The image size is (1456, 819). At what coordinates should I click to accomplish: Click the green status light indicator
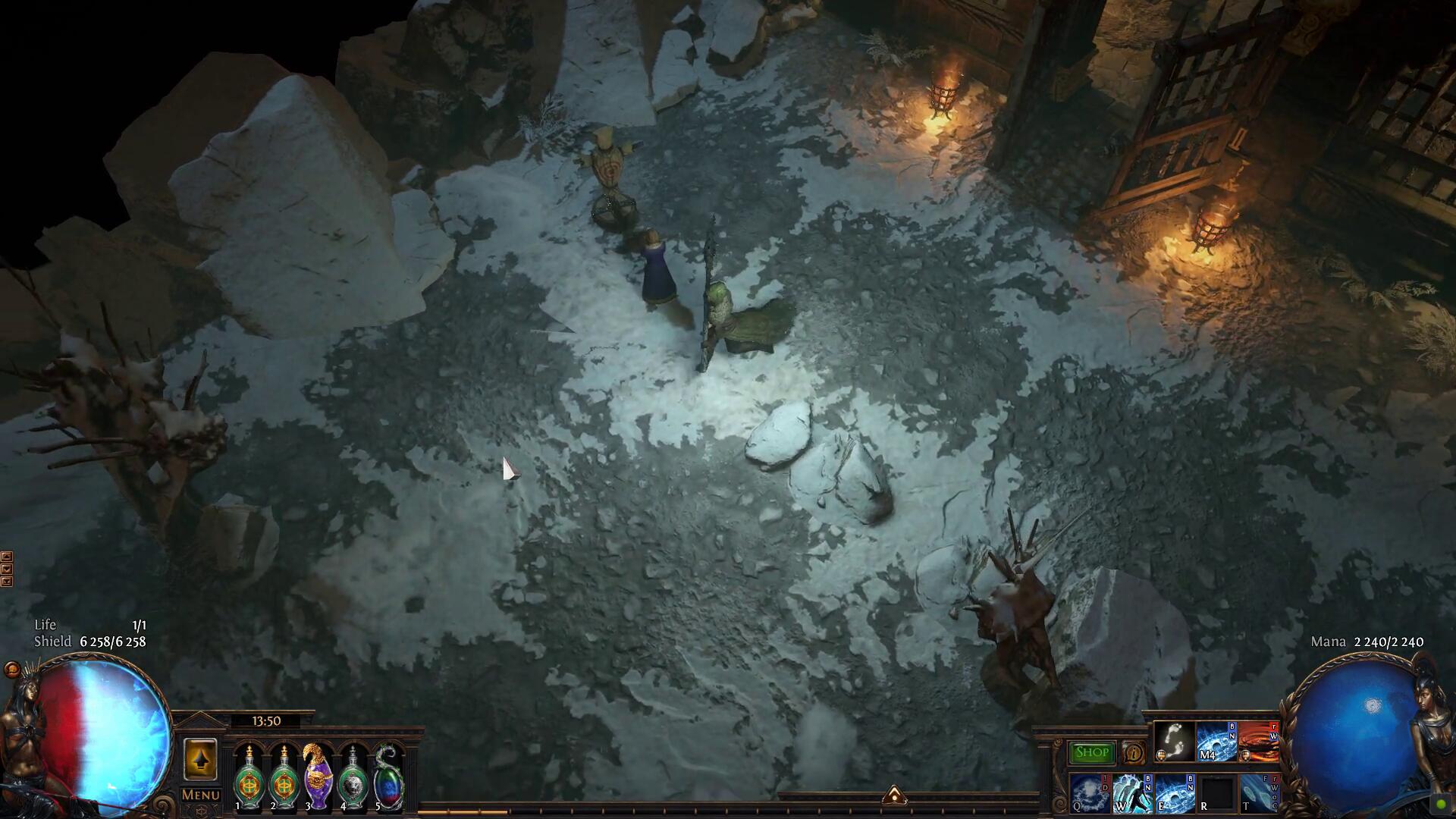click(x=1441, y=804)
